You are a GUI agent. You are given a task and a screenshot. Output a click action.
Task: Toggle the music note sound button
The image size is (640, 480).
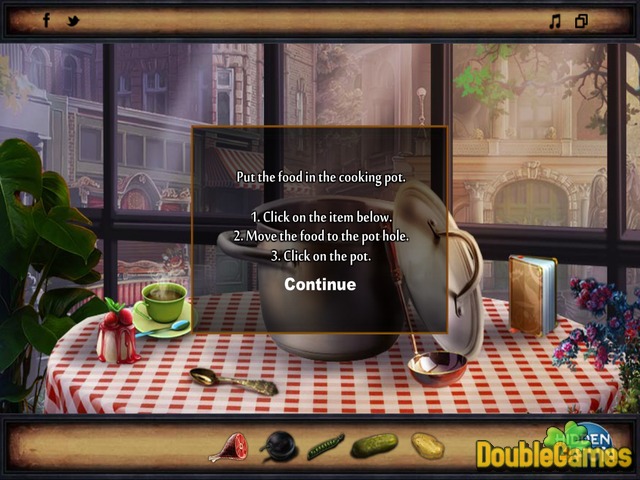click(555, 21)
